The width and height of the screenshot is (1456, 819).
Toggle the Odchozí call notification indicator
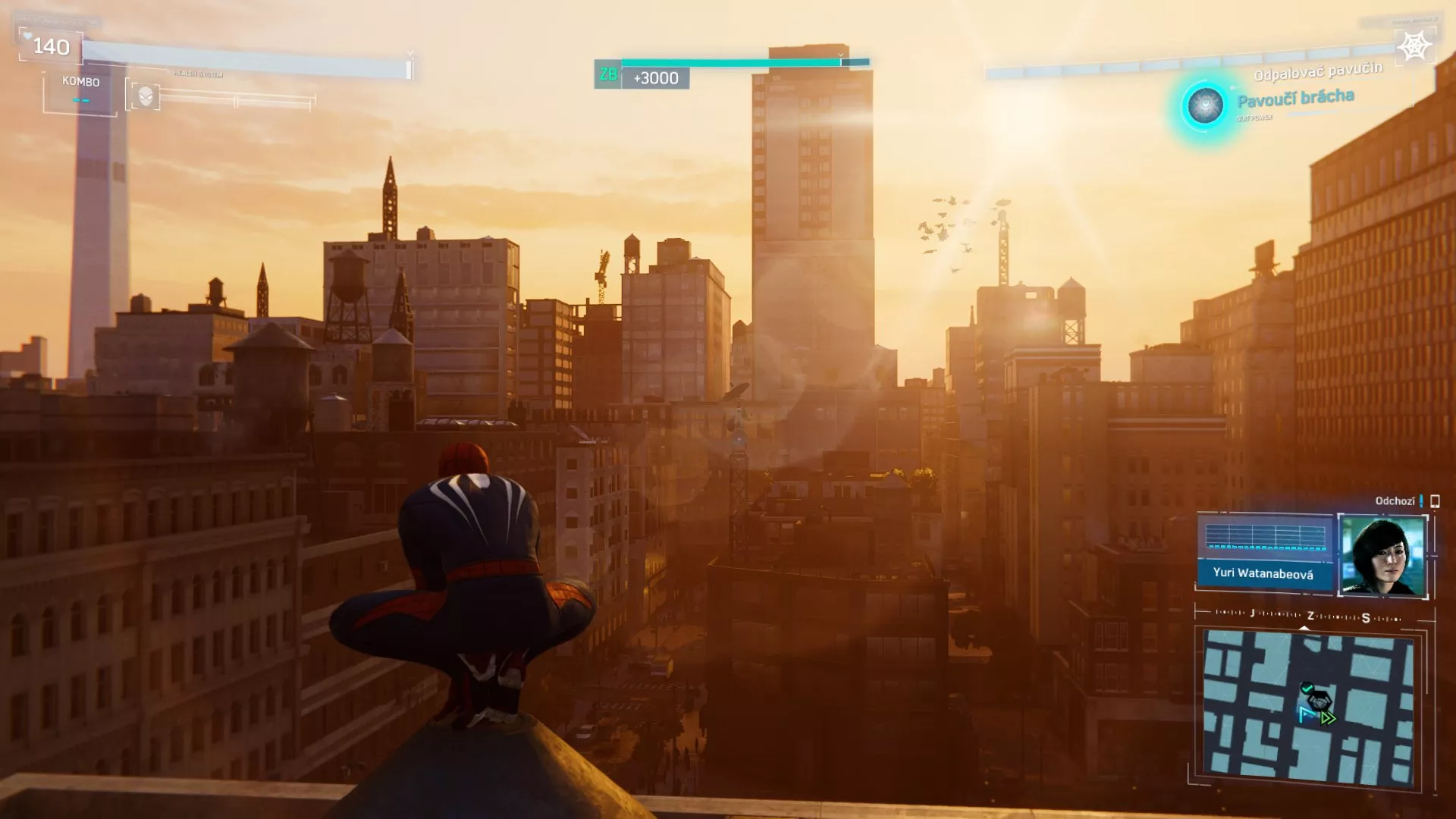click(1420, 500)
